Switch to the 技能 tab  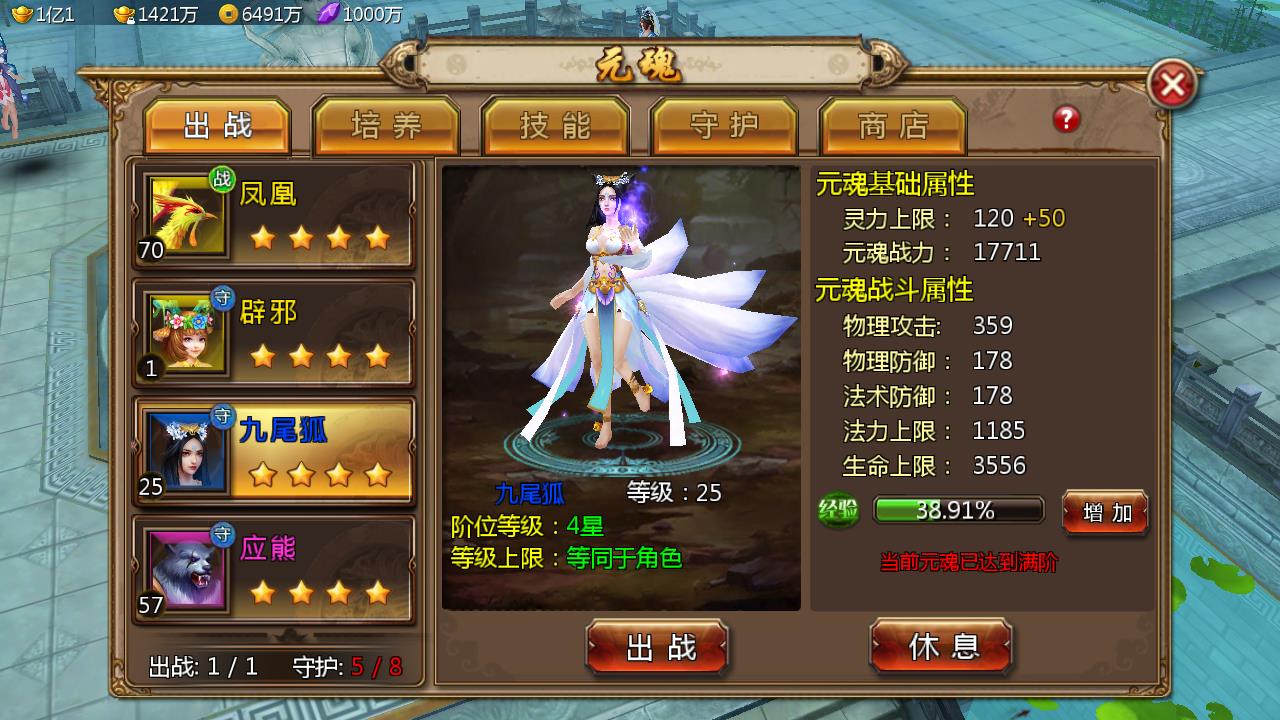click(555, 127)
